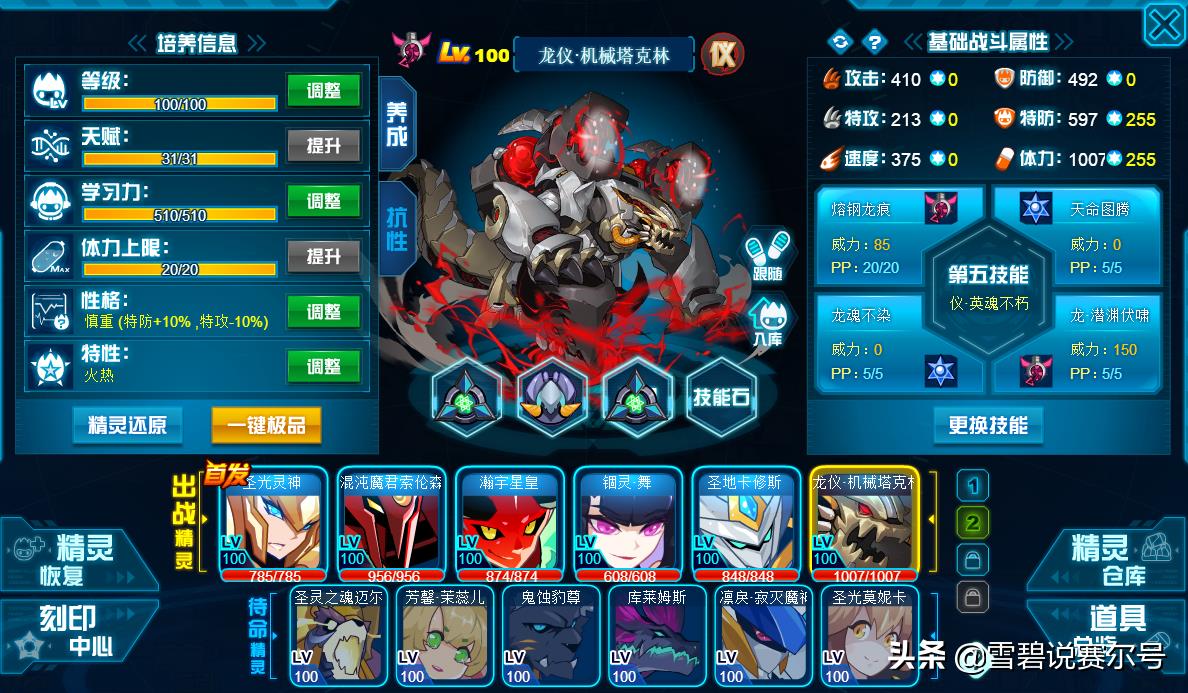Toggle the 跟随 follow footprint icon
1188x693 pixels.
click(768, 257)
